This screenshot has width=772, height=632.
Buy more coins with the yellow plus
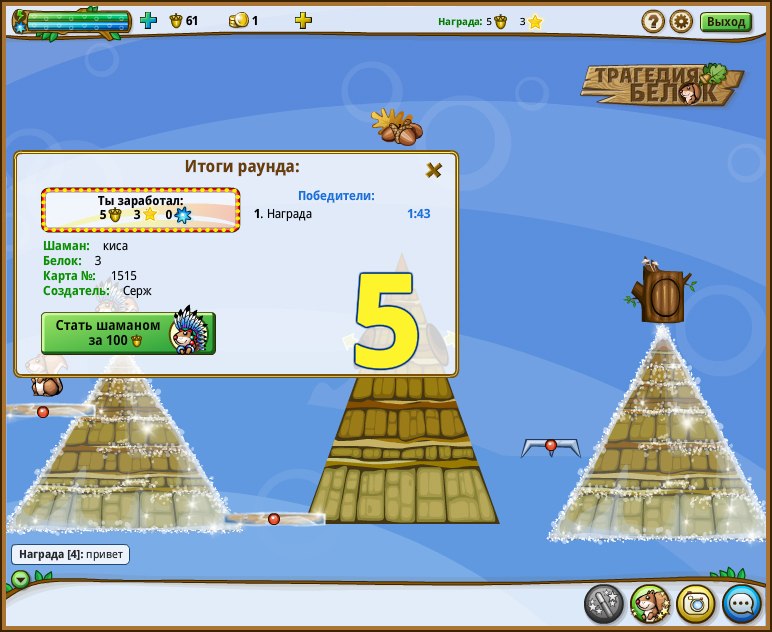click(303, 20)
